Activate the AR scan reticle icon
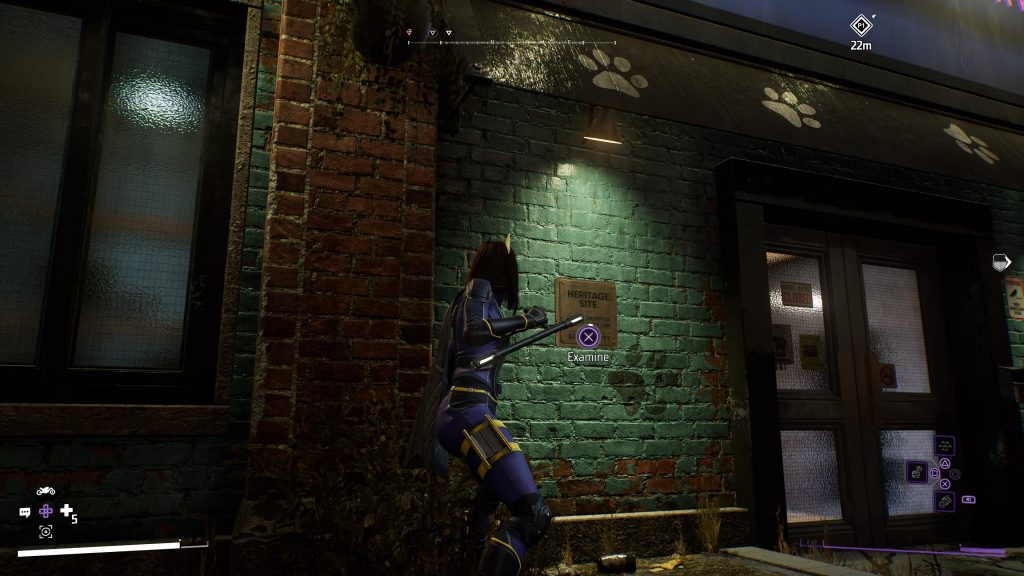Viewport: 1024px width, 576px height. click(45, 531)
